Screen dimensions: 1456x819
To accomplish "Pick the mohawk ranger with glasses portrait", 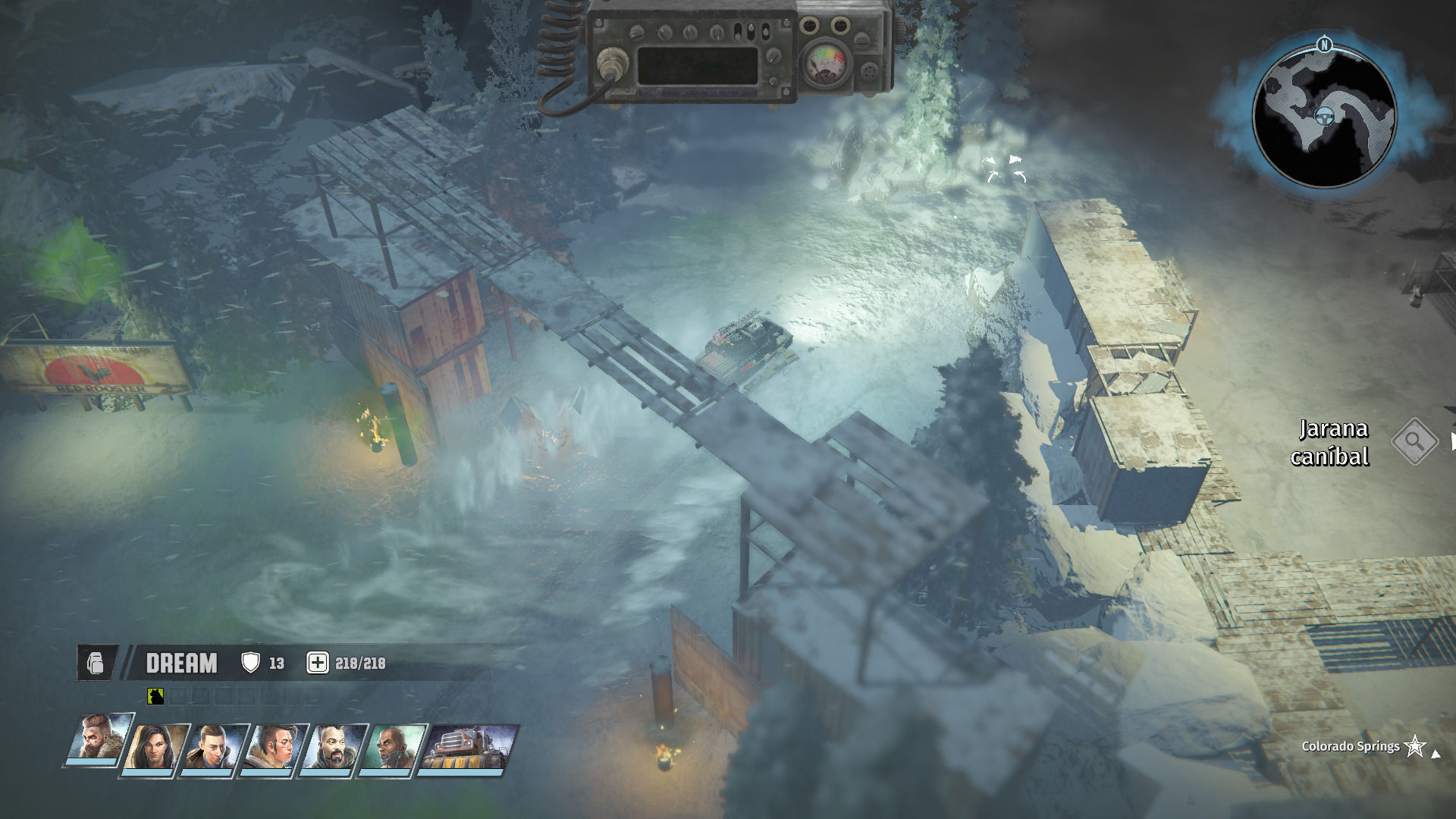I will coord(276,747).
